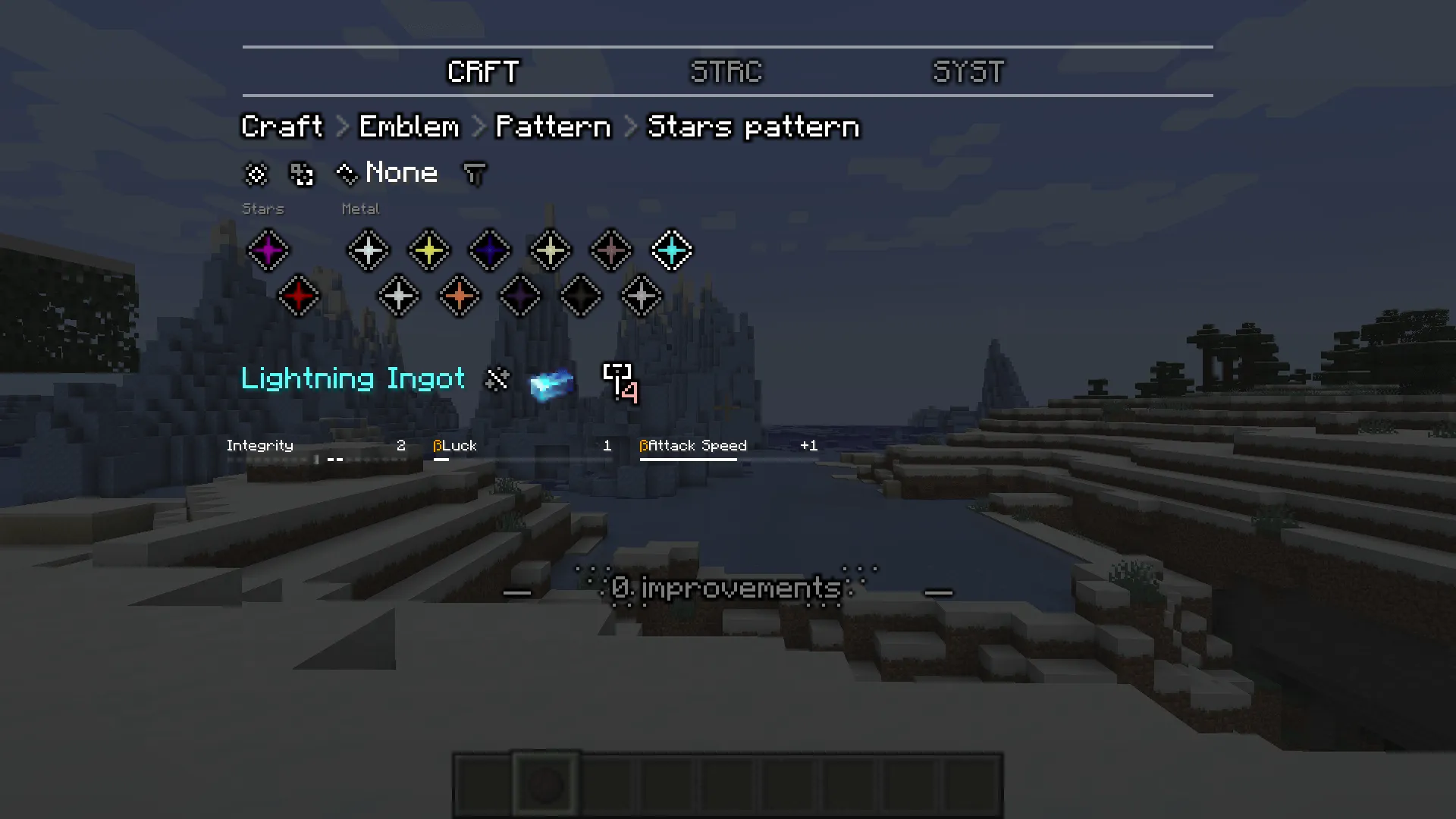The image size is (1456, 819).
Task: Click the orange star material option
Action: (459, 296)
